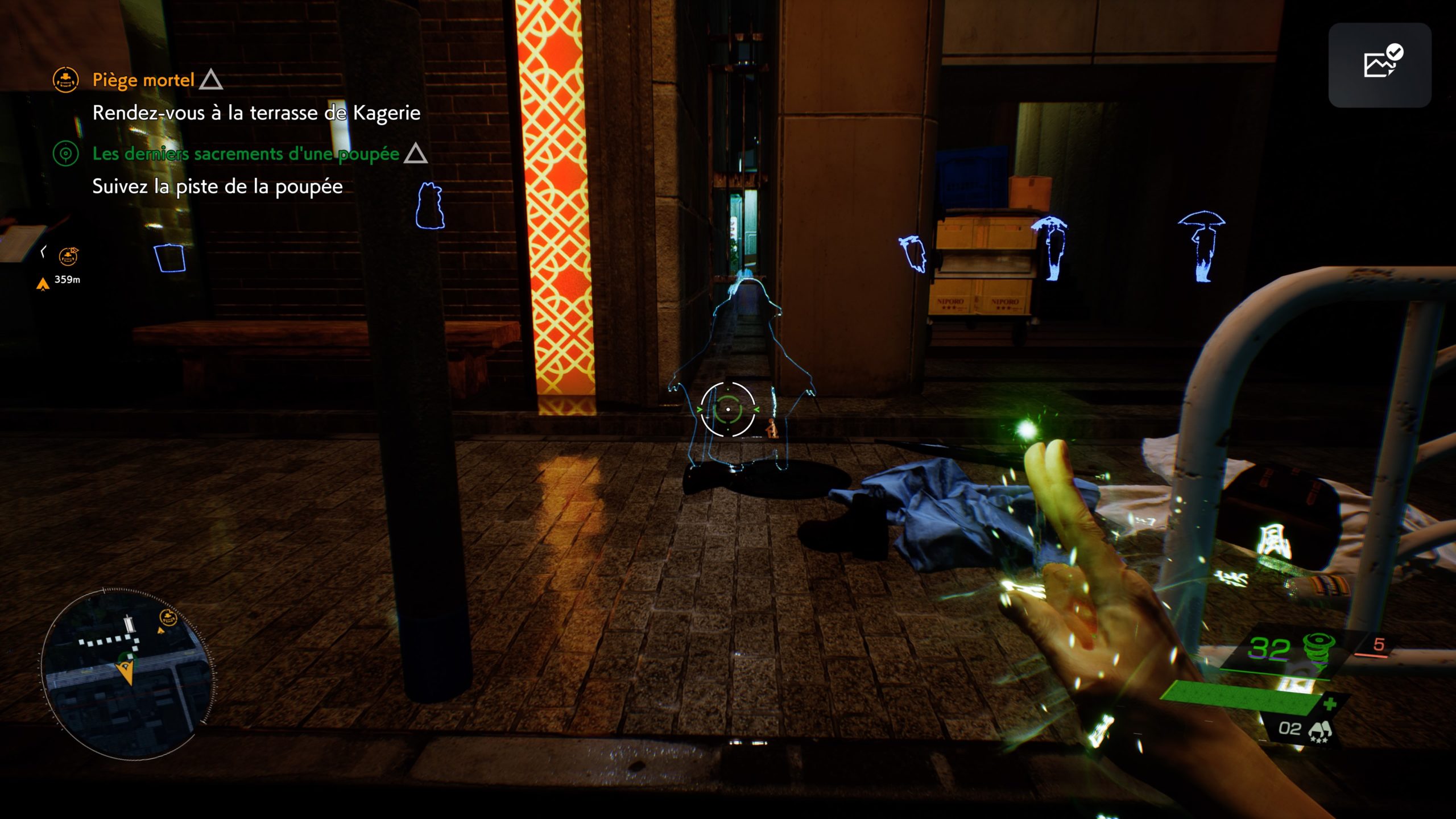Select the Piège mortel quest tracker

tap(143, 80)
